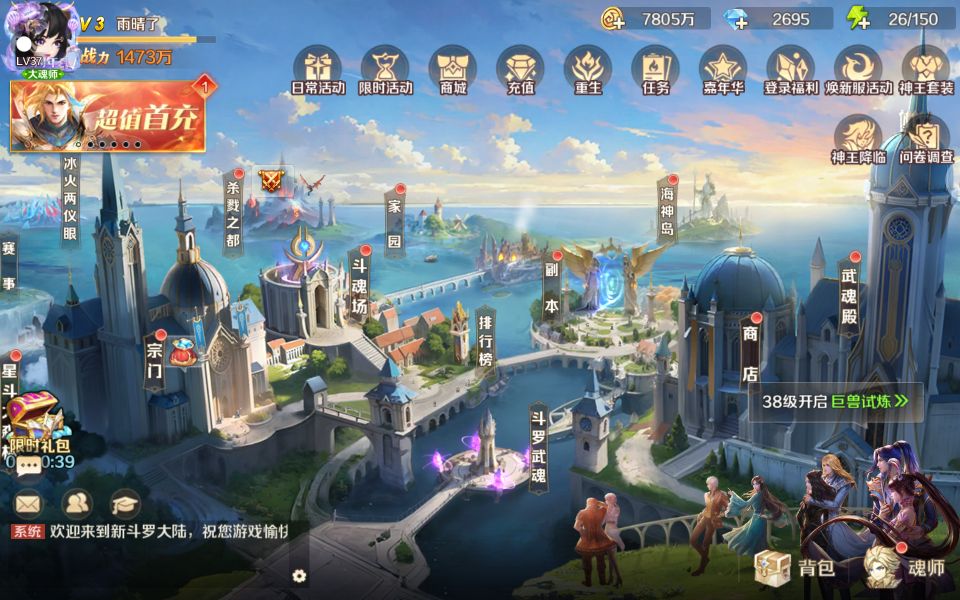The image size is (960, 600).
Task: Claim the 登录福利 login rewards
Action: [x=791, y=69]
